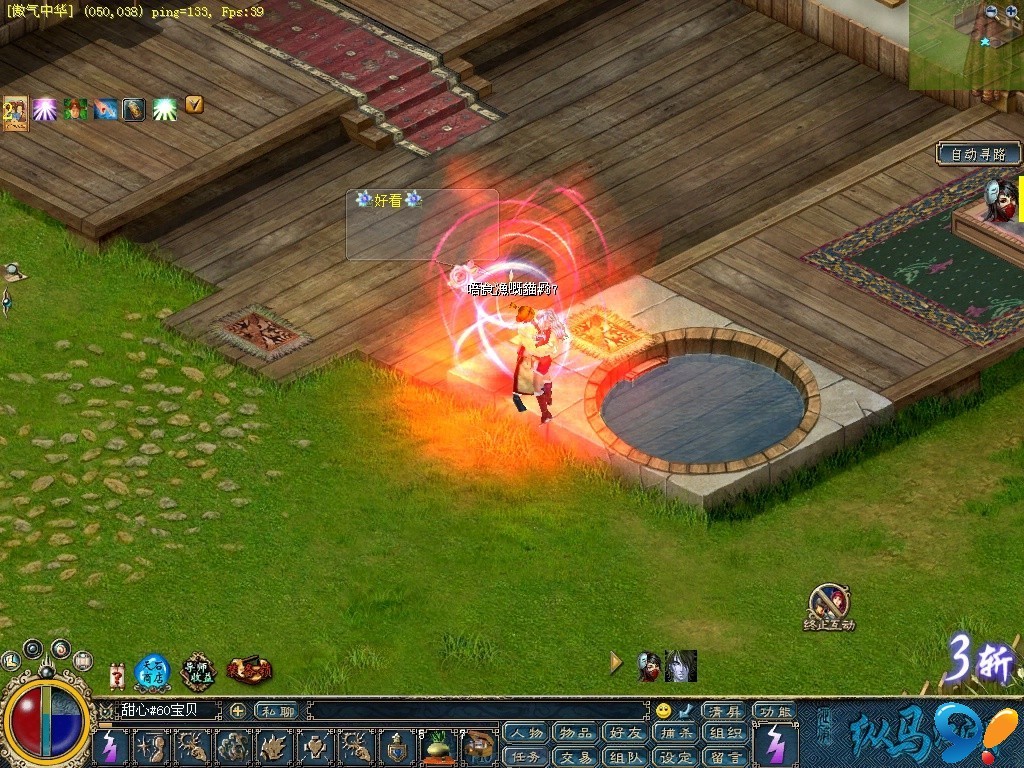
Task: Open the 人物 character panel
Action: pyautogui.click(x=526, y=733)
